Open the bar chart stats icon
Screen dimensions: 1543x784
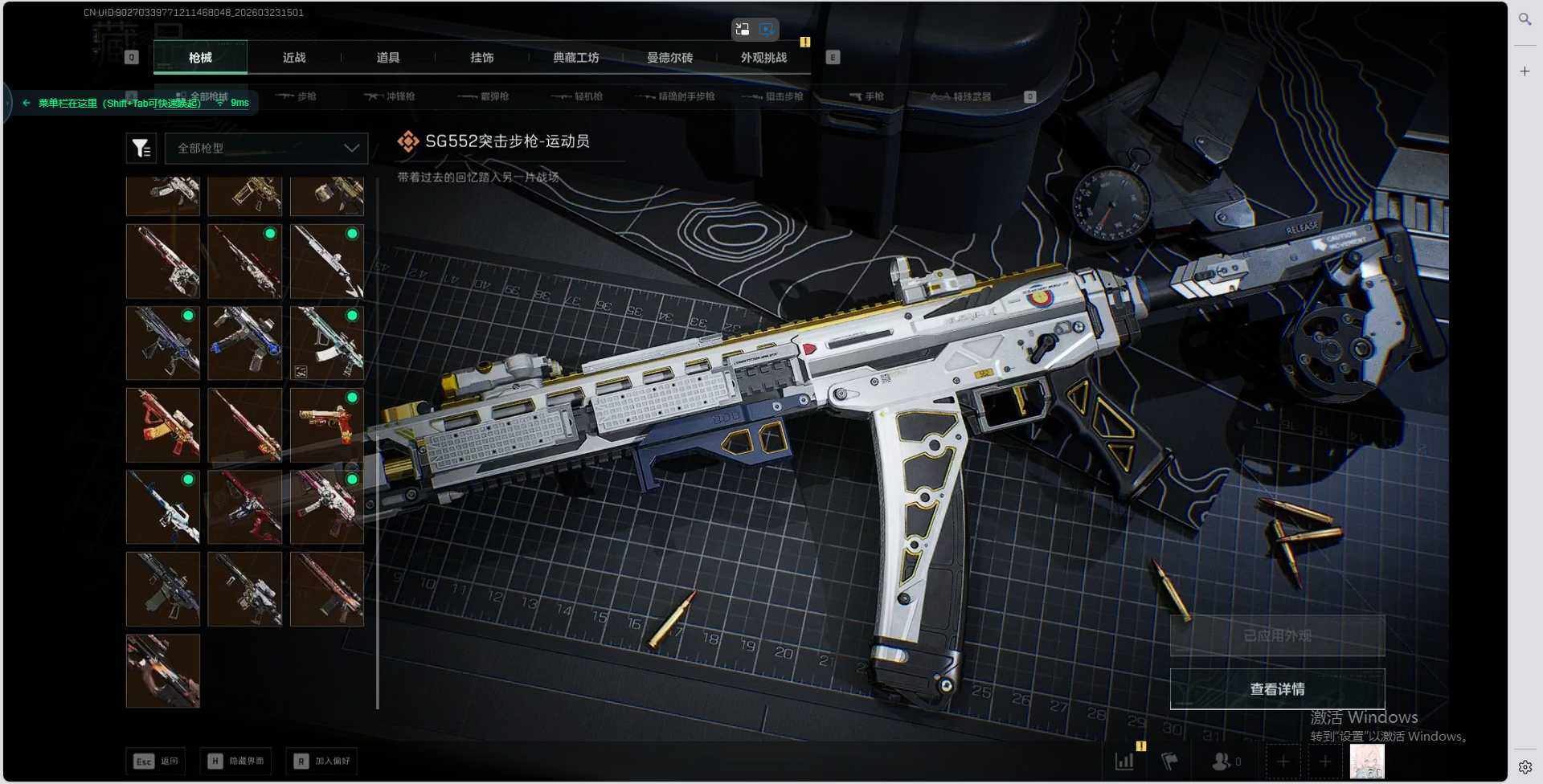(x=1124, y=761)
